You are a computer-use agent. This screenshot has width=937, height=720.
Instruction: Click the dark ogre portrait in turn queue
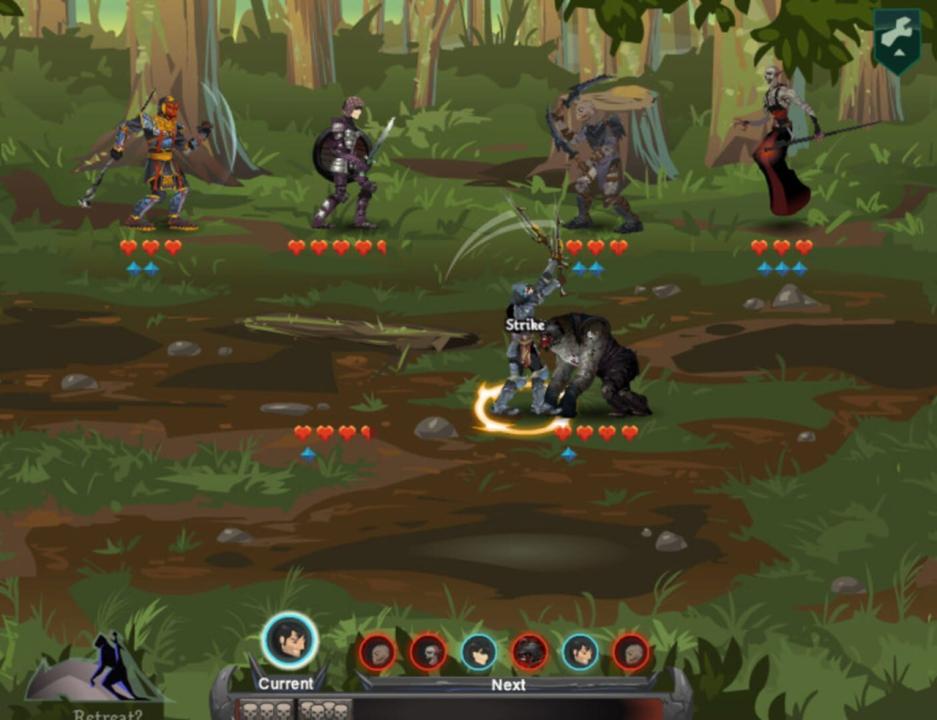tap(529, 652)
